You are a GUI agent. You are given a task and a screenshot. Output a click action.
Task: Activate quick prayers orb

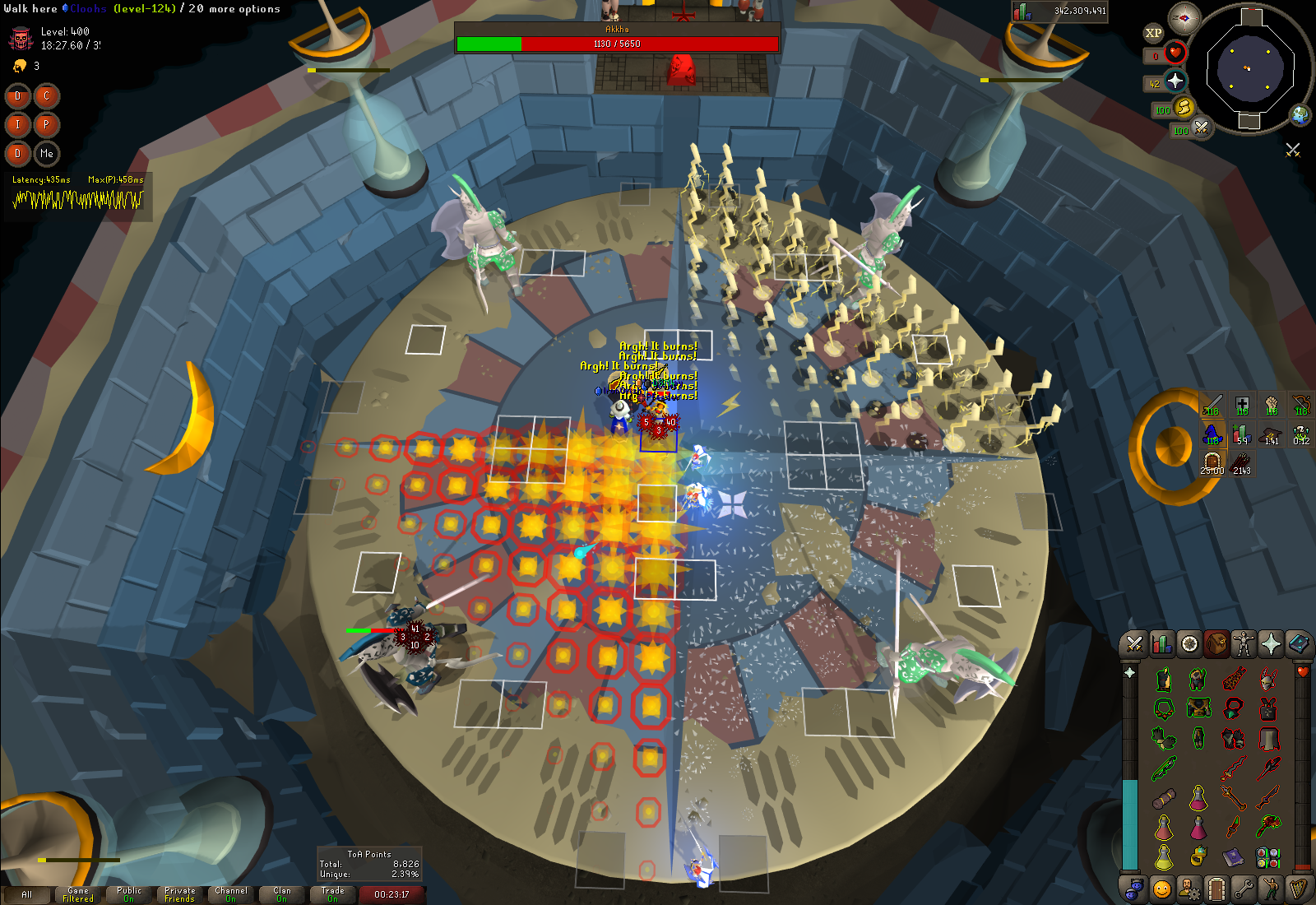(x=1175, y=81)
